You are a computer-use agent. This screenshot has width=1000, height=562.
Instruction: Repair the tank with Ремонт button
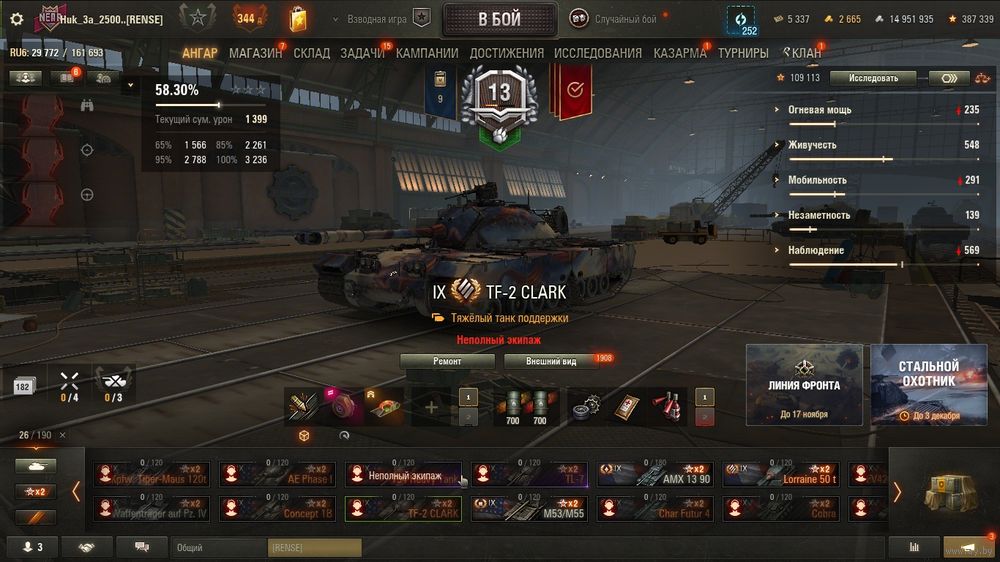pos(447,361)
